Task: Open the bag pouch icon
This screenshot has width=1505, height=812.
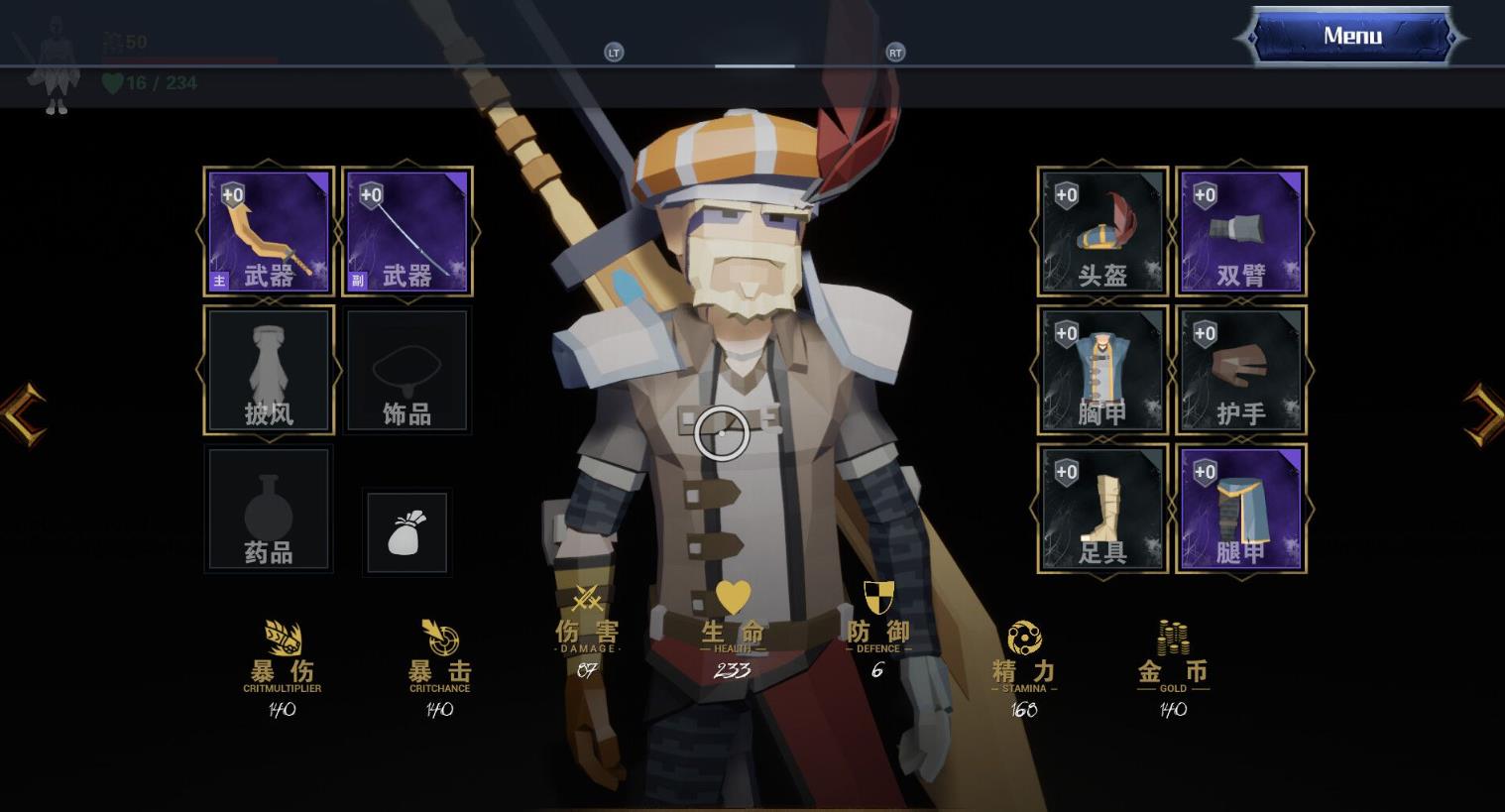Action: [407, 532]
